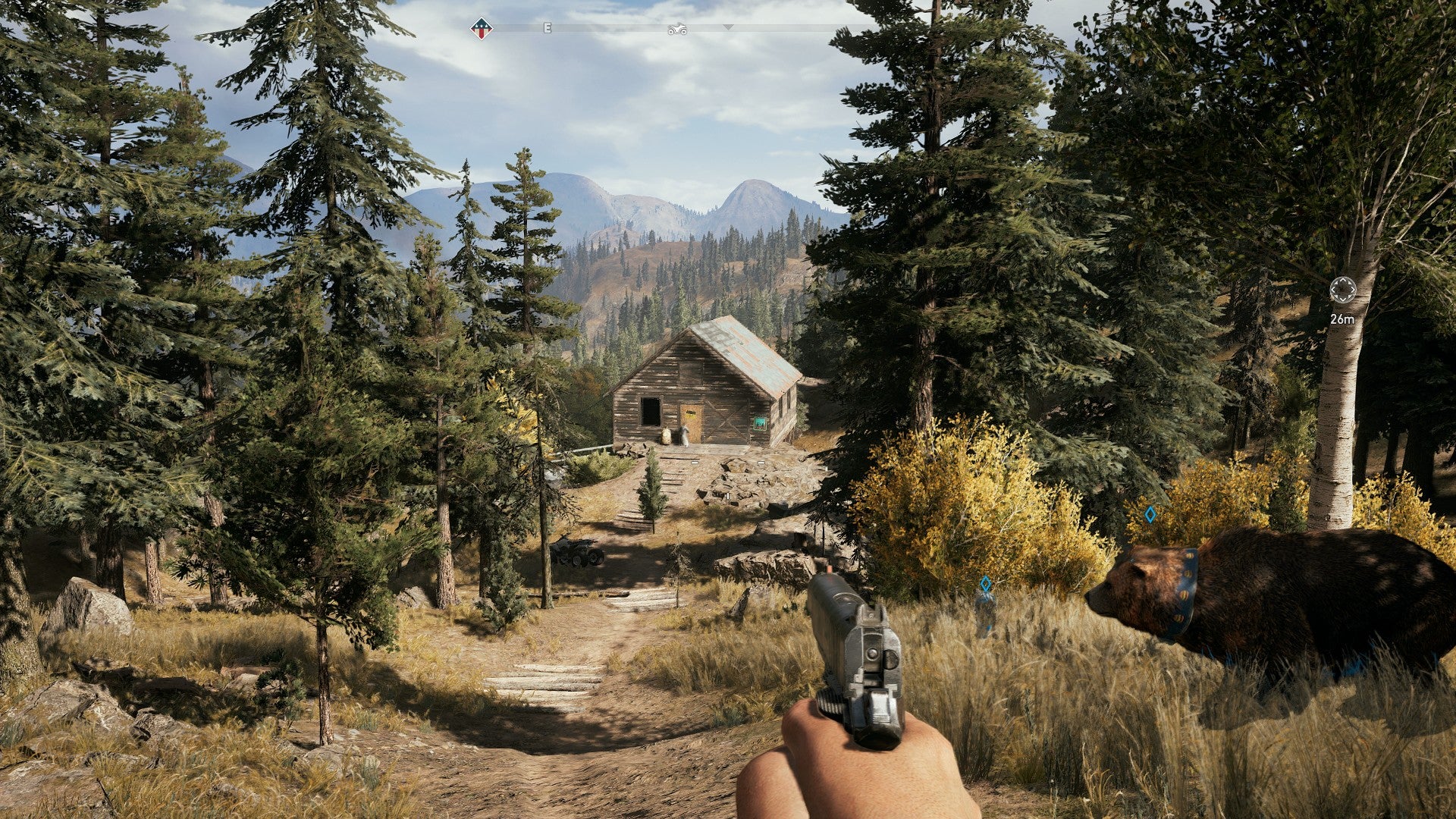Click the Resistance faction icon on the compass

[x=482, y=28]
